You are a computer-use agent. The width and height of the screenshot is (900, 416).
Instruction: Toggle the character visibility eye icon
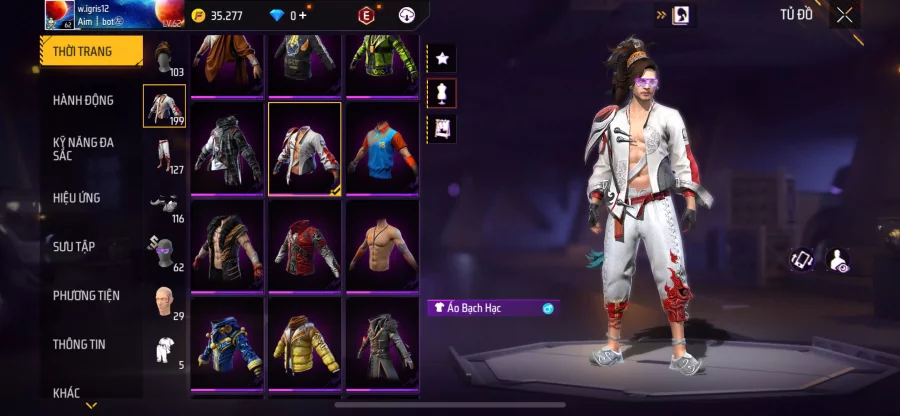(x=837, y=261)
